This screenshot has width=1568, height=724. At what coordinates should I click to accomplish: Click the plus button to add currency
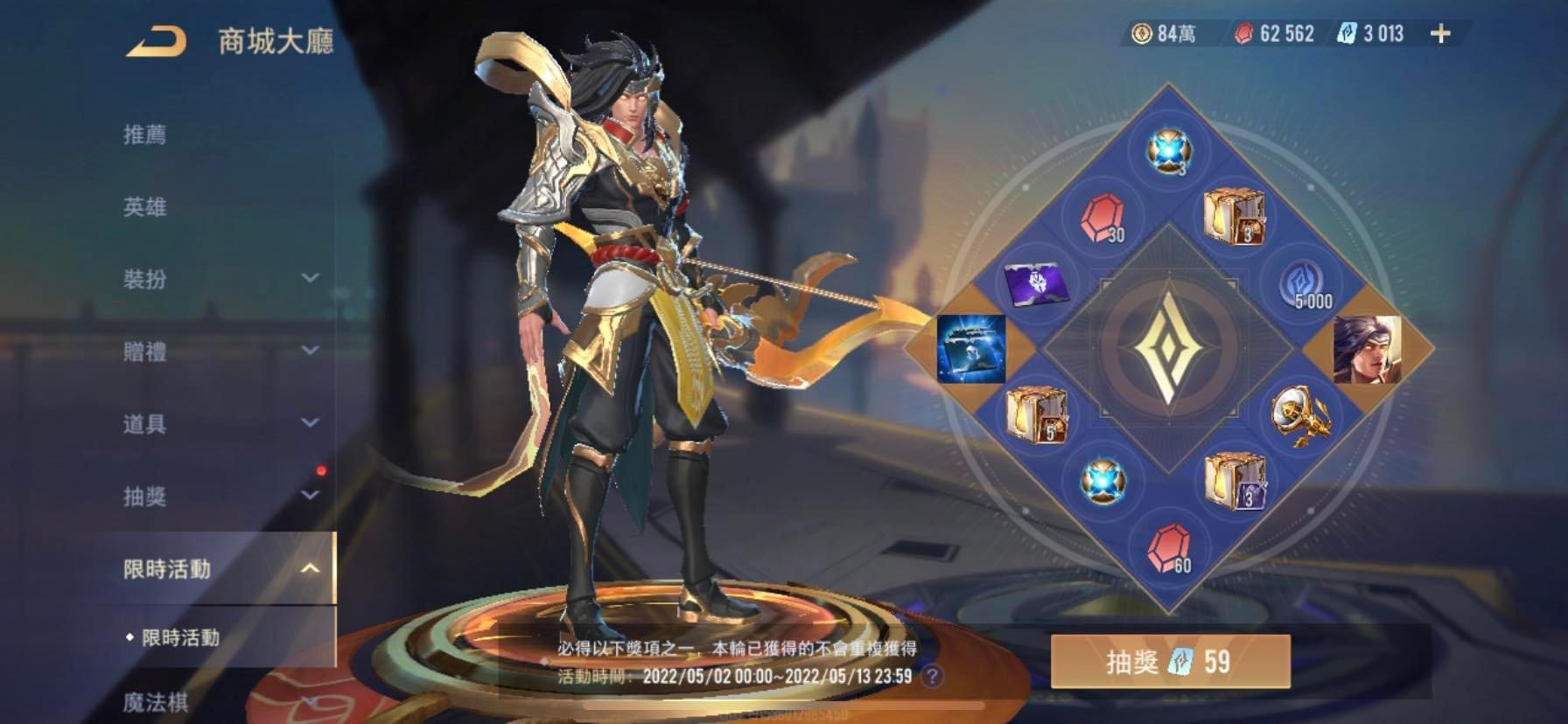click(1442, 35)
